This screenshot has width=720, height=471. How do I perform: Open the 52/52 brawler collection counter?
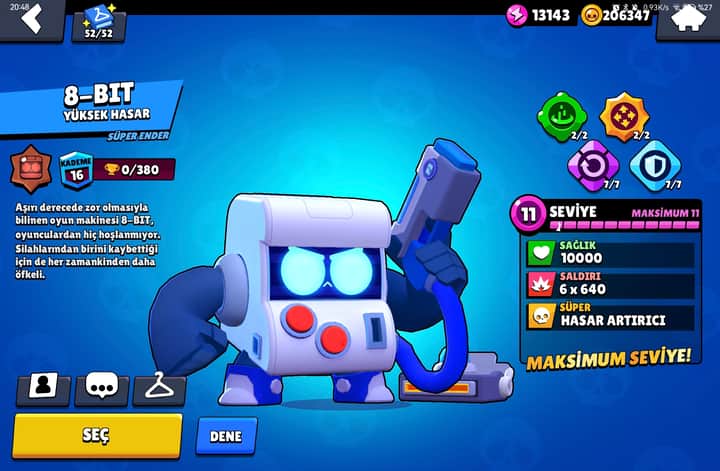[x=98, y=22]
